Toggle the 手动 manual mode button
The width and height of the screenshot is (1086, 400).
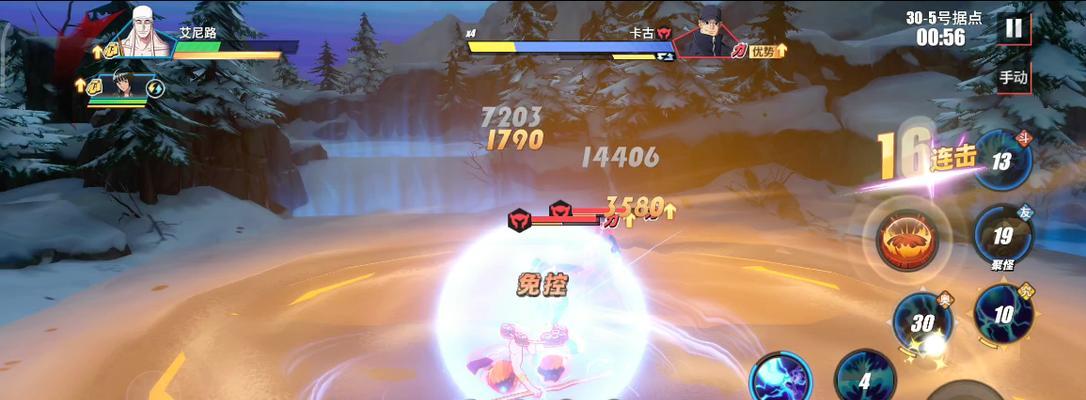[x=1013, y=77]
